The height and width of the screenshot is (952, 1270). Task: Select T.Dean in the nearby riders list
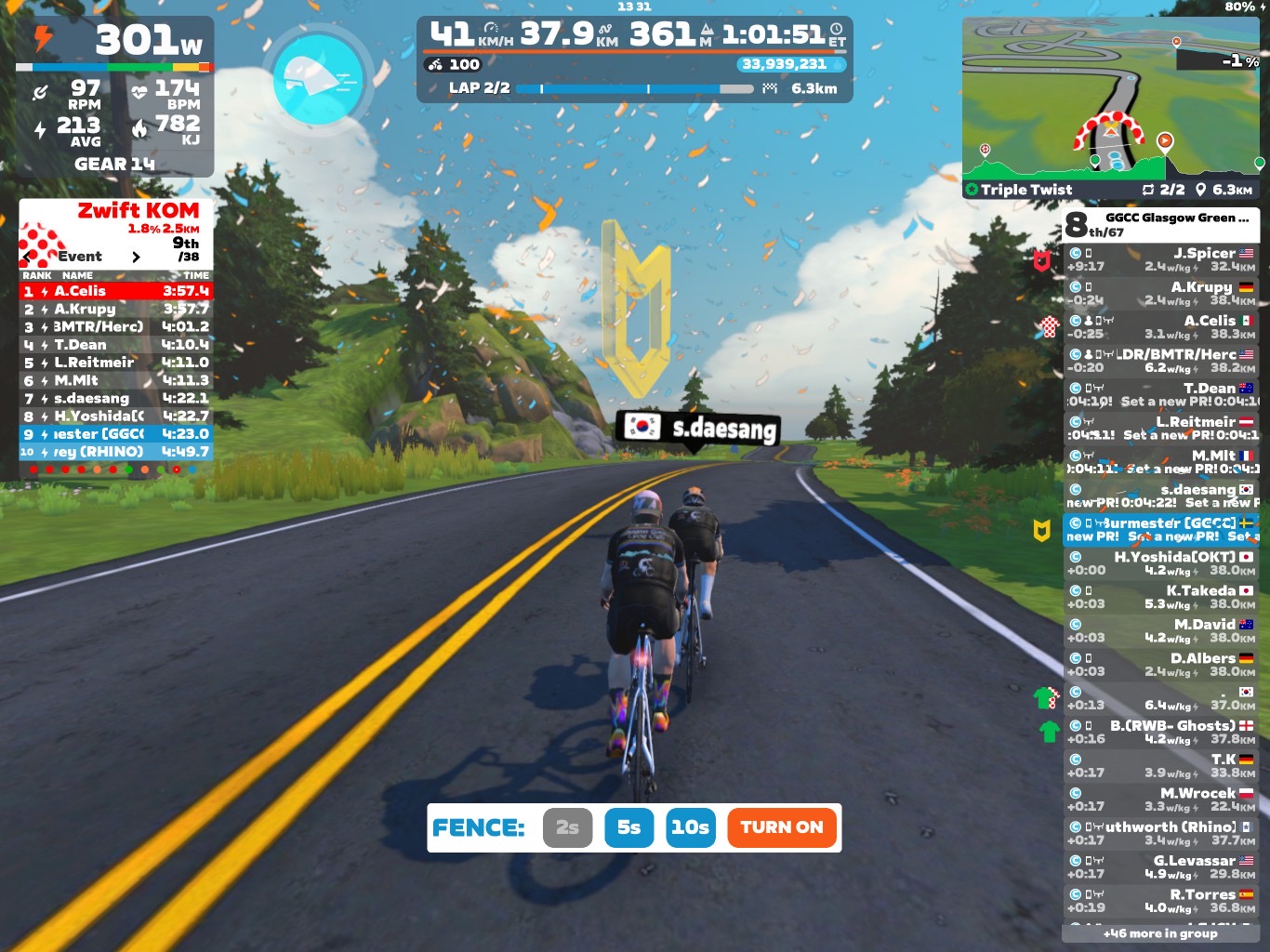1160,394
